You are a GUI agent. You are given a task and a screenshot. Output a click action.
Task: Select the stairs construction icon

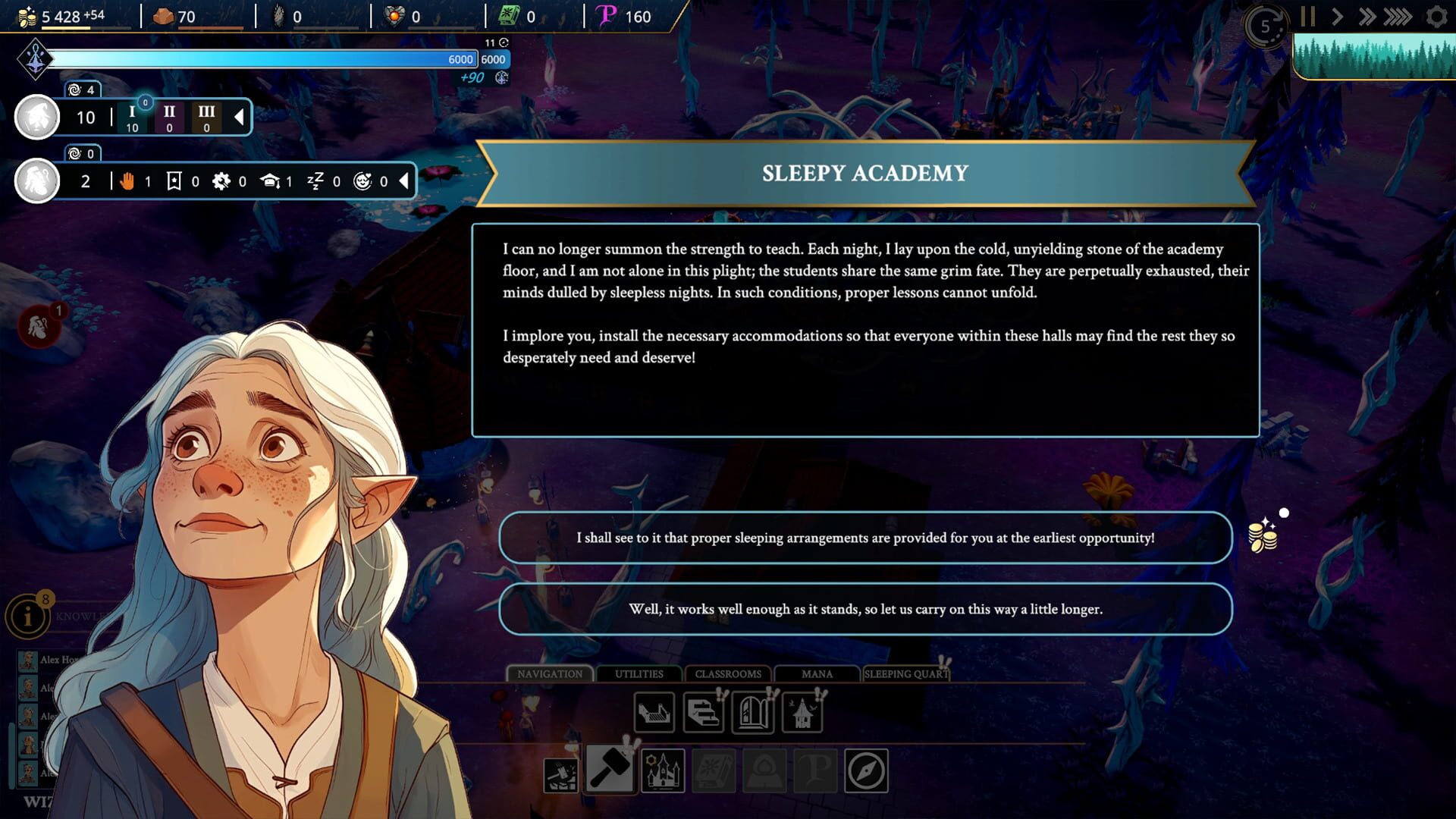(704, 713)
